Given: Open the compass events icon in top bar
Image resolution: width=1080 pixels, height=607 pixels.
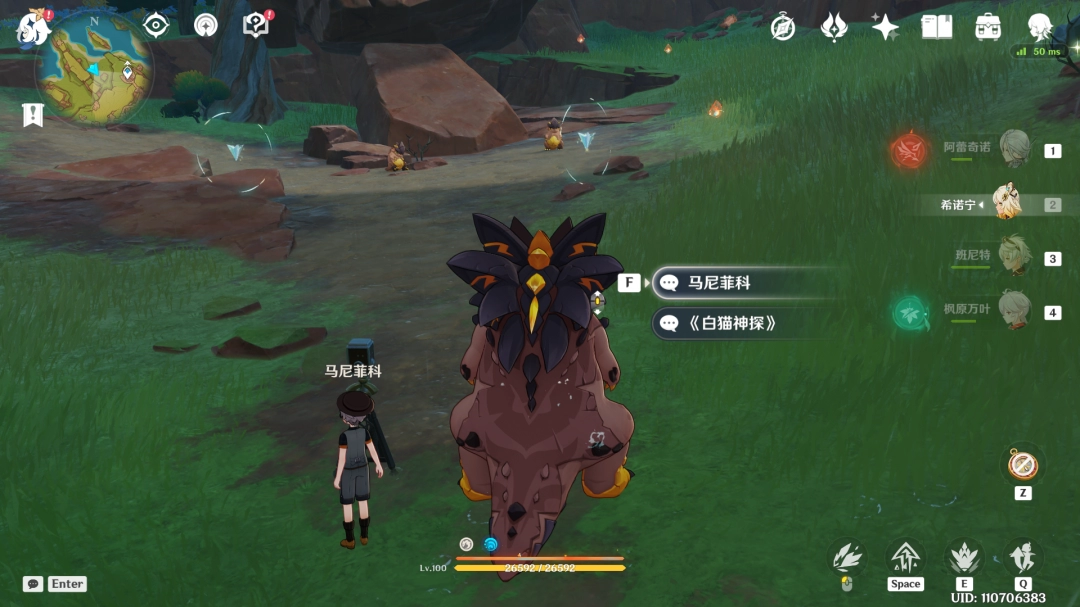Looking at the screenshot, I should pyautogui.click(x=783, y=28).
